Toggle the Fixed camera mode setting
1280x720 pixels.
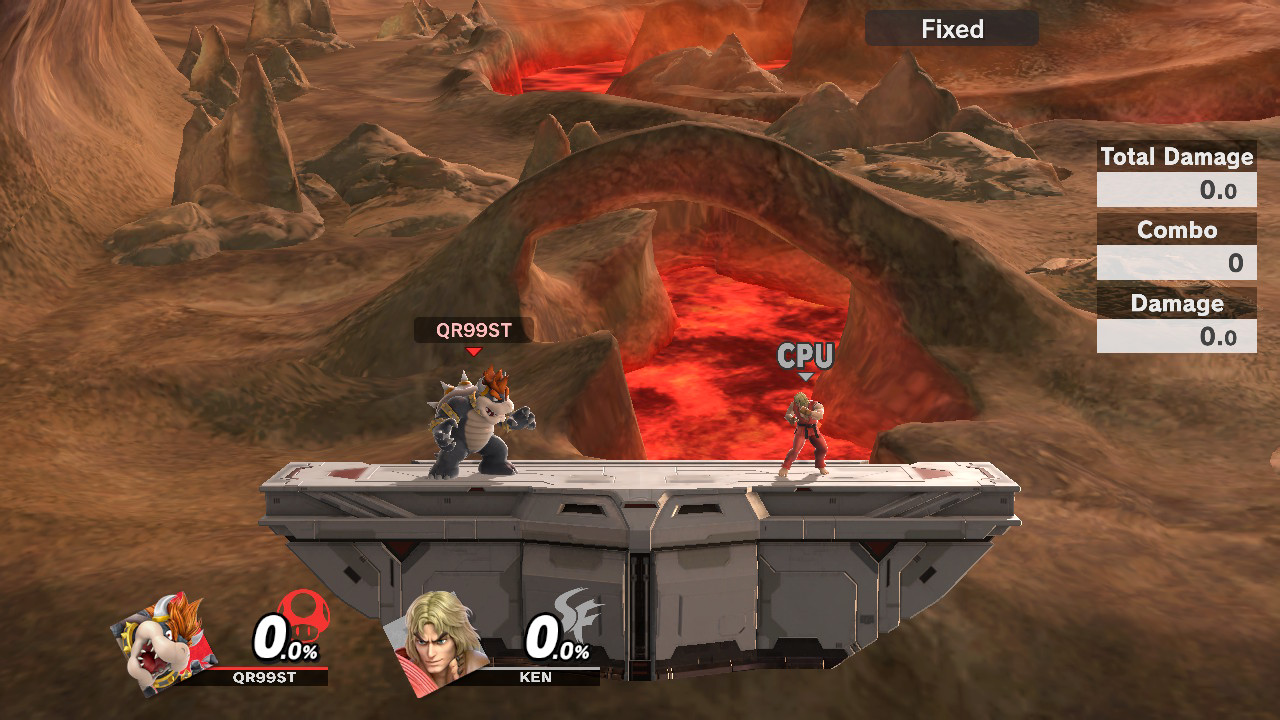pos(951,28)
